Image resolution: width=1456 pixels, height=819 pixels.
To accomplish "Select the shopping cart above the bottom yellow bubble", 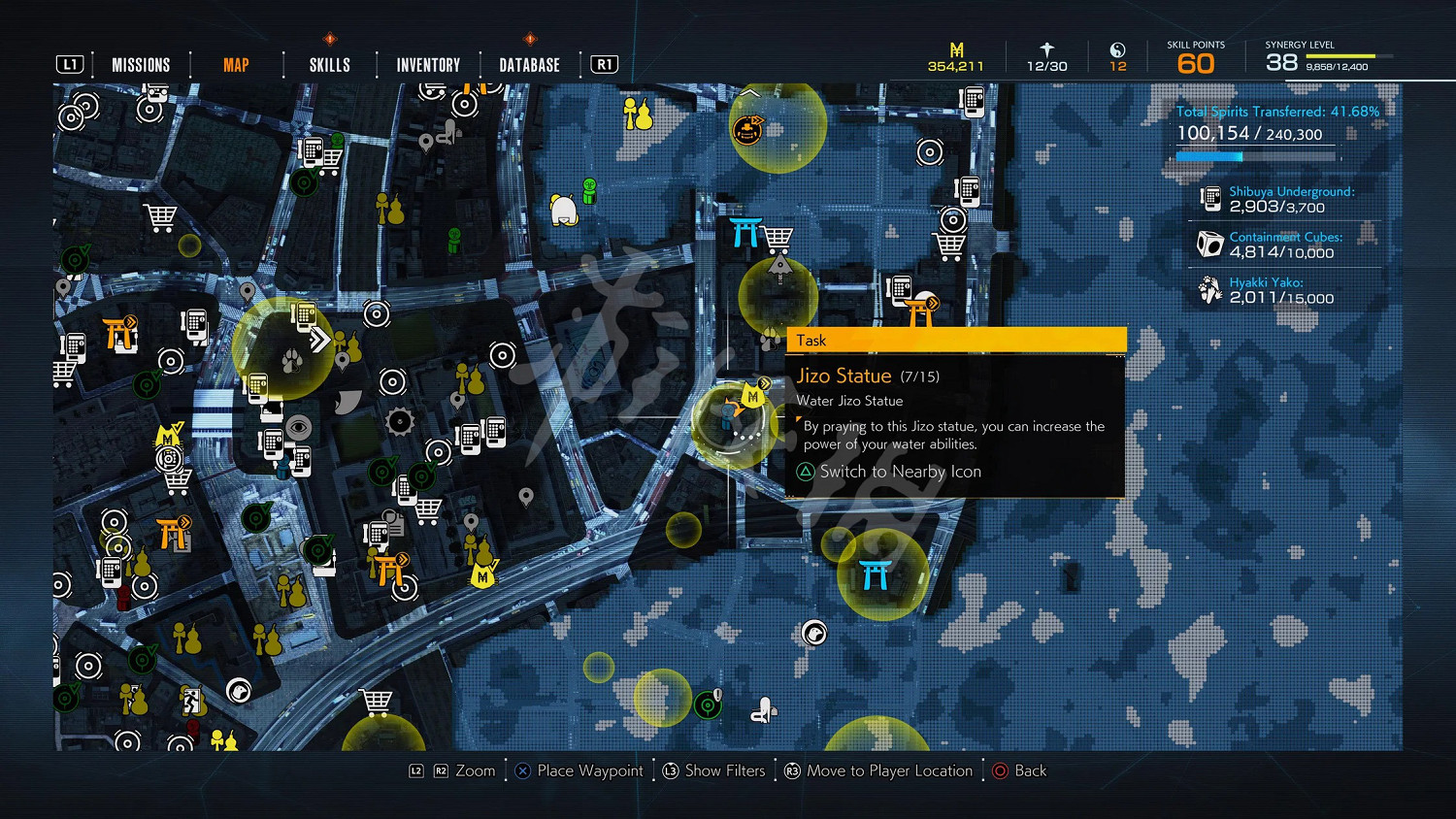I will (x=376, y=701).
